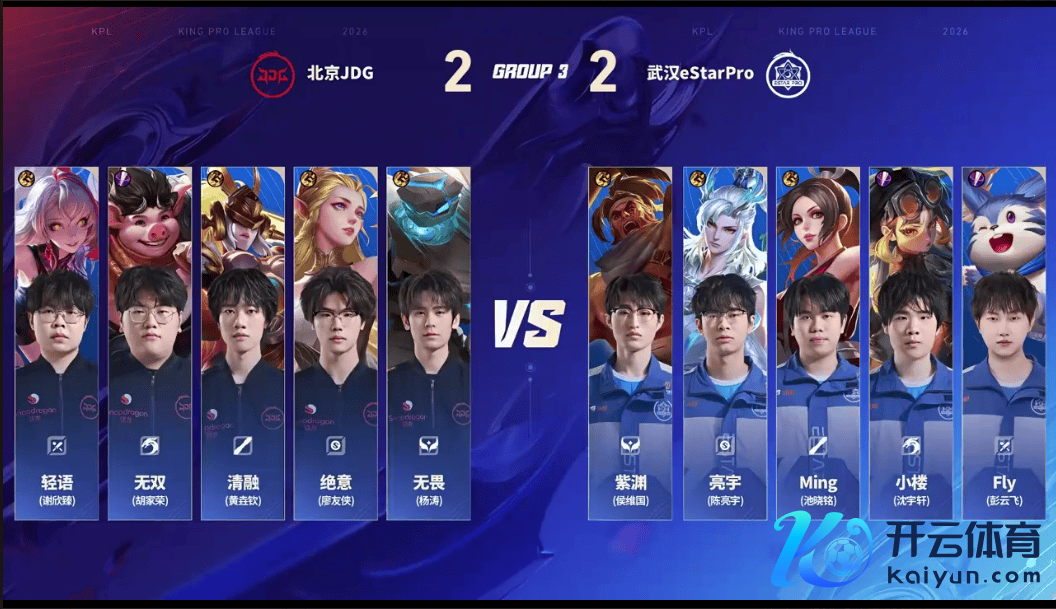Open the 清融 player card

(x=242, y=343)
